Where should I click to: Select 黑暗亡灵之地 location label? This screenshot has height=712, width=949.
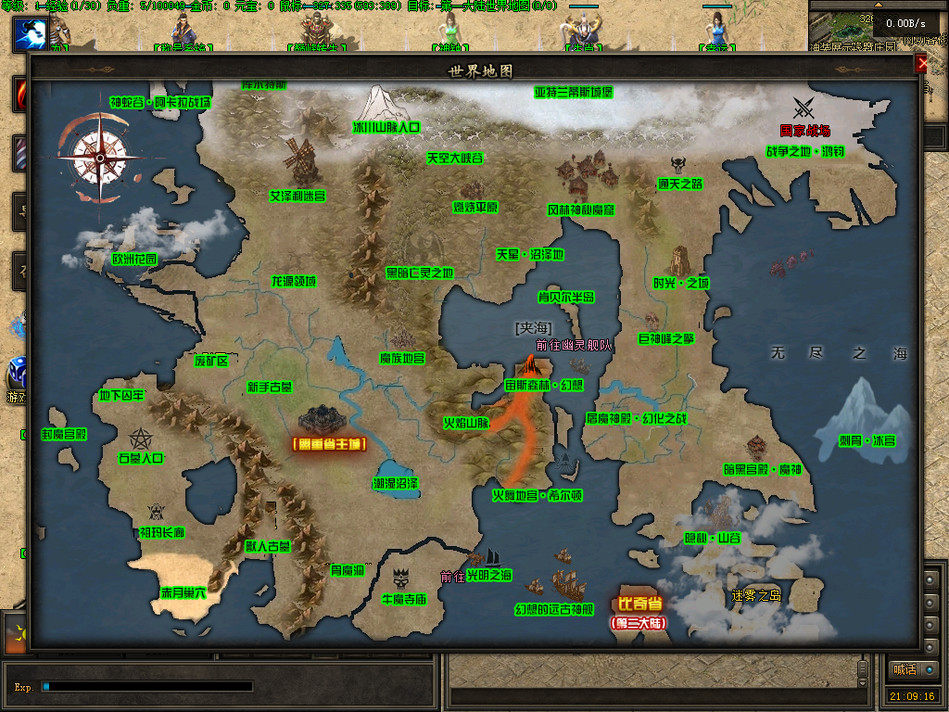(419, 272)
